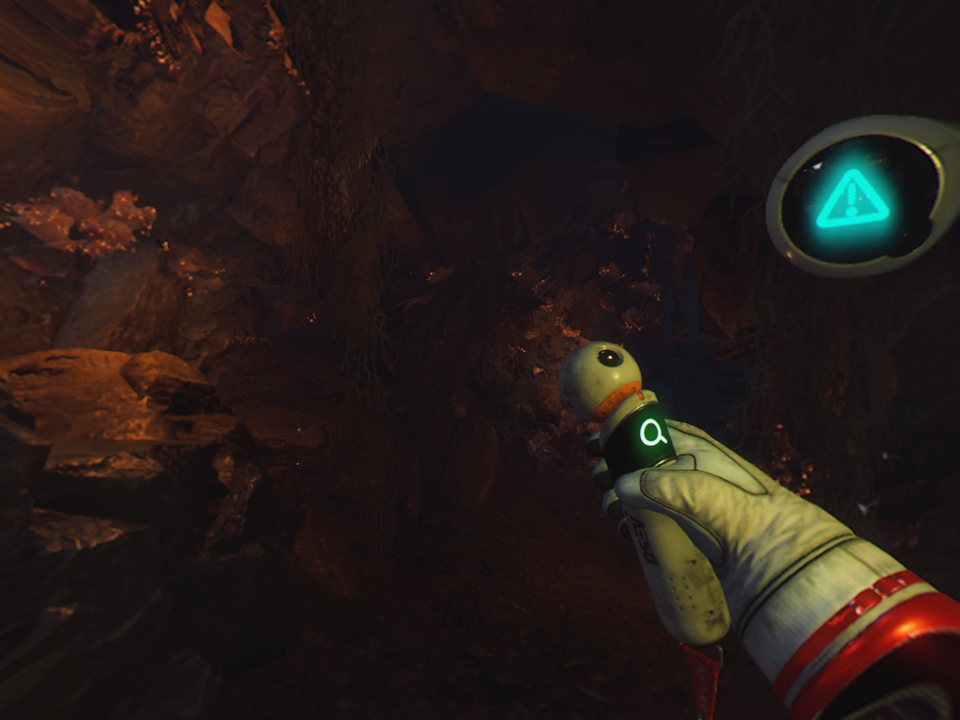Image resolution: width=960 pixels, height=720 pixels.
Task: Click the teal warning triangle alert icon
Action: (x=852, y=200)
